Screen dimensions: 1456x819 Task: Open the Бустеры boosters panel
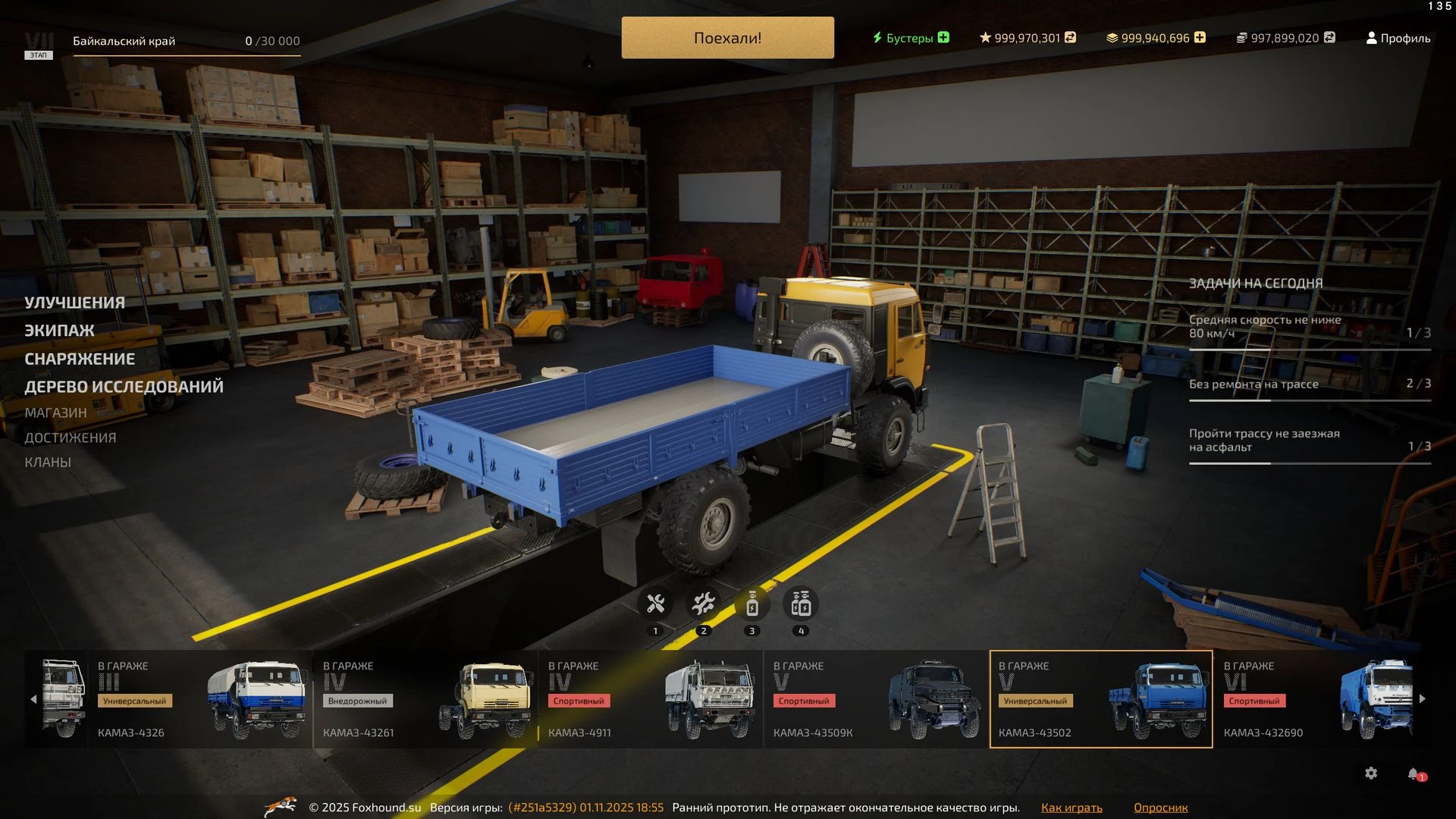[910, 38]
